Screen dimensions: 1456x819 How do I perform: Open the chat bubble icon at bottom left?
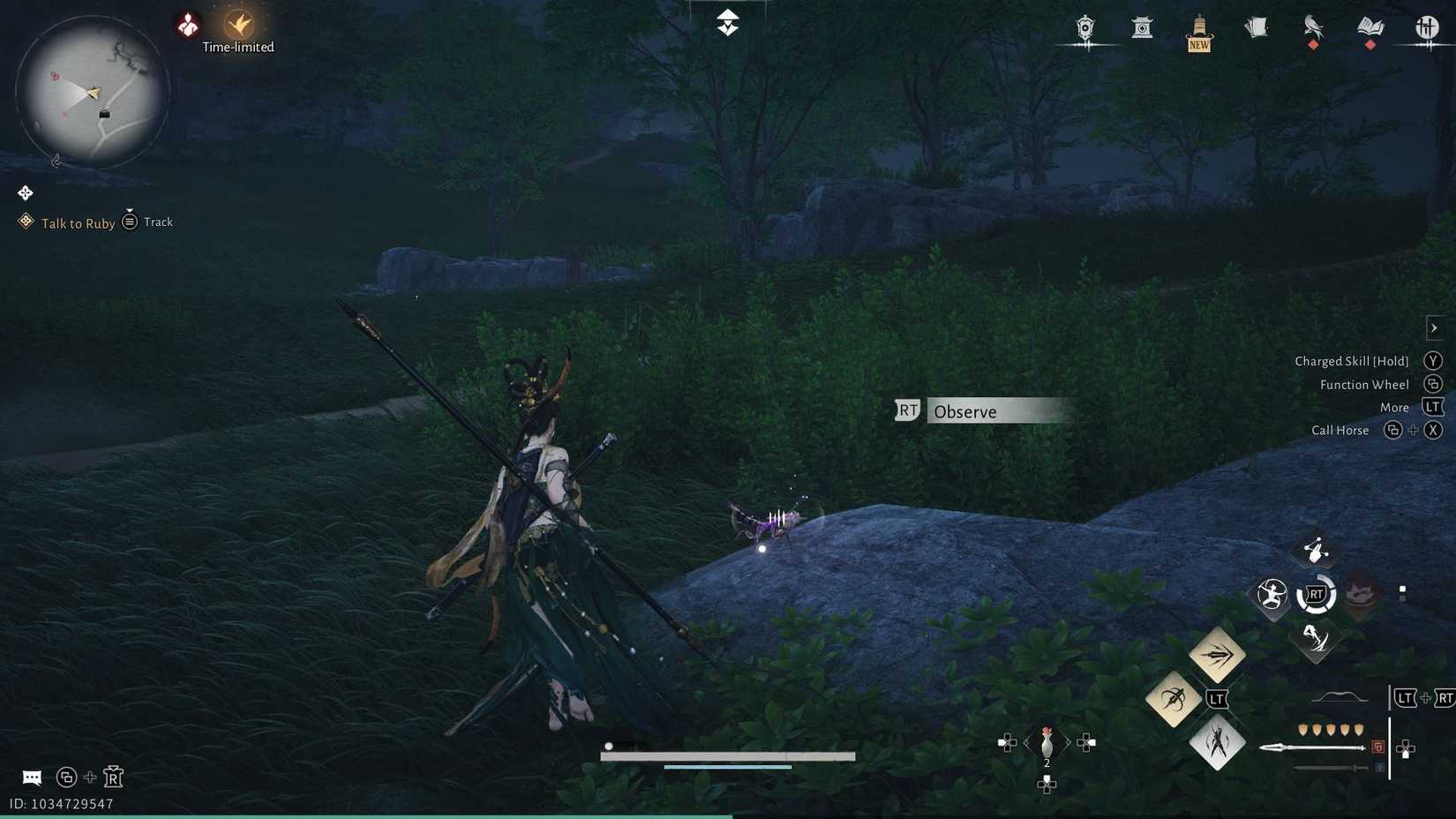tap(32, 777)
